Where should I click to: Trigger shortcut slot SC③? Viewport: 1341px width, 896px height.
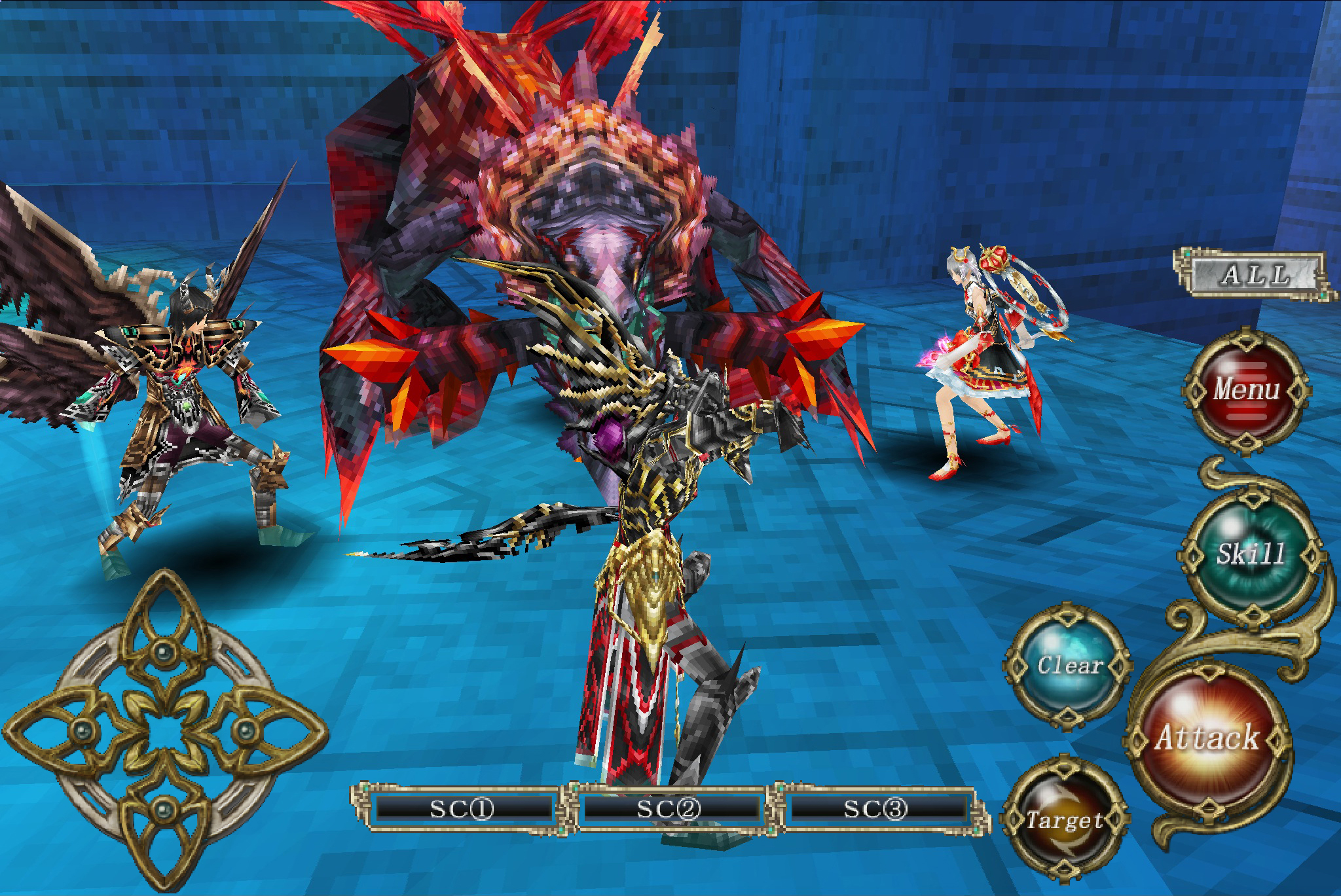[x=876, y=809]
